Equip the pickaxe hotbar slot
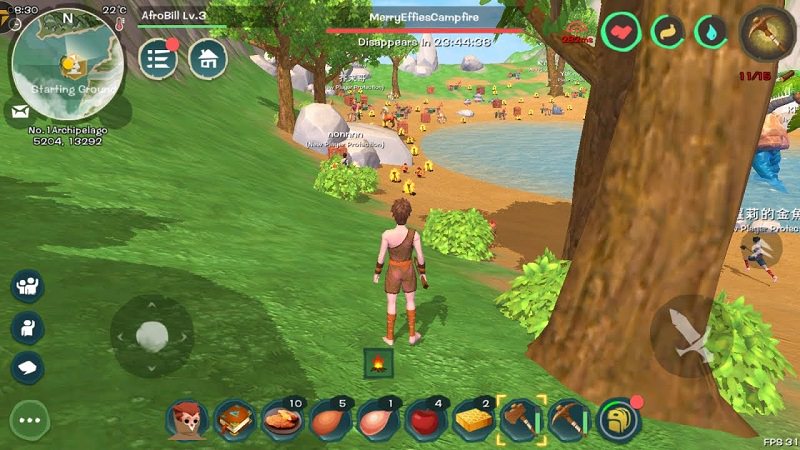 pyautogui.click(x=569, y=420)
